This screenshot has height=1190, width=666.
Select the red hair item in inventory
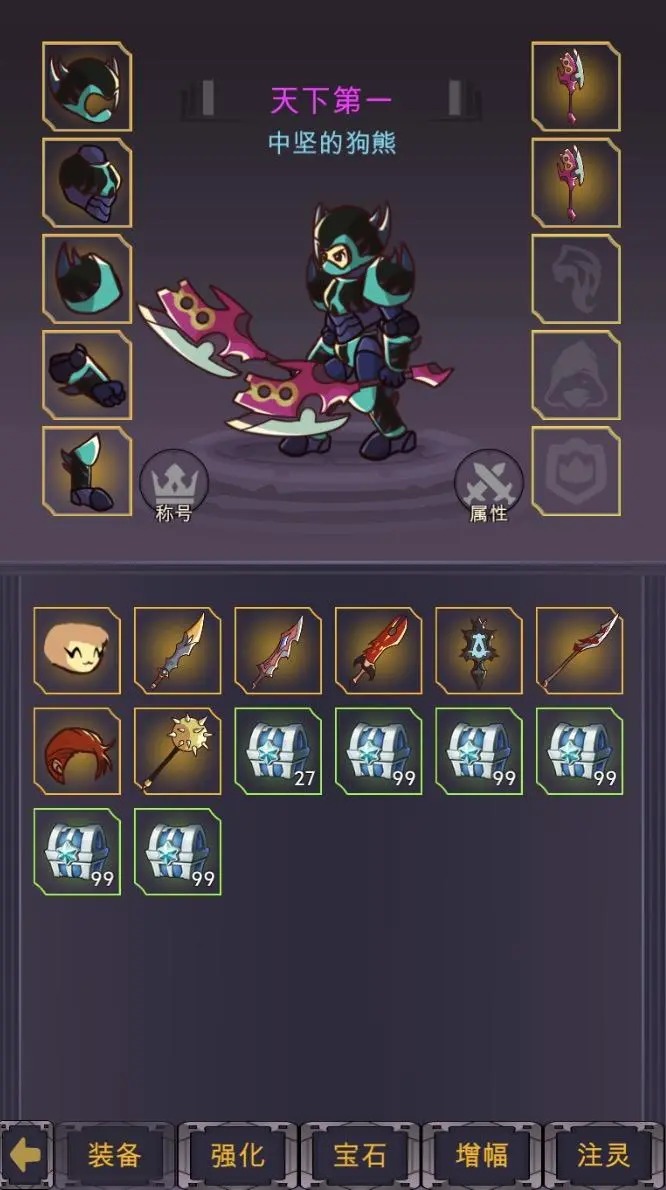(77, 751)
